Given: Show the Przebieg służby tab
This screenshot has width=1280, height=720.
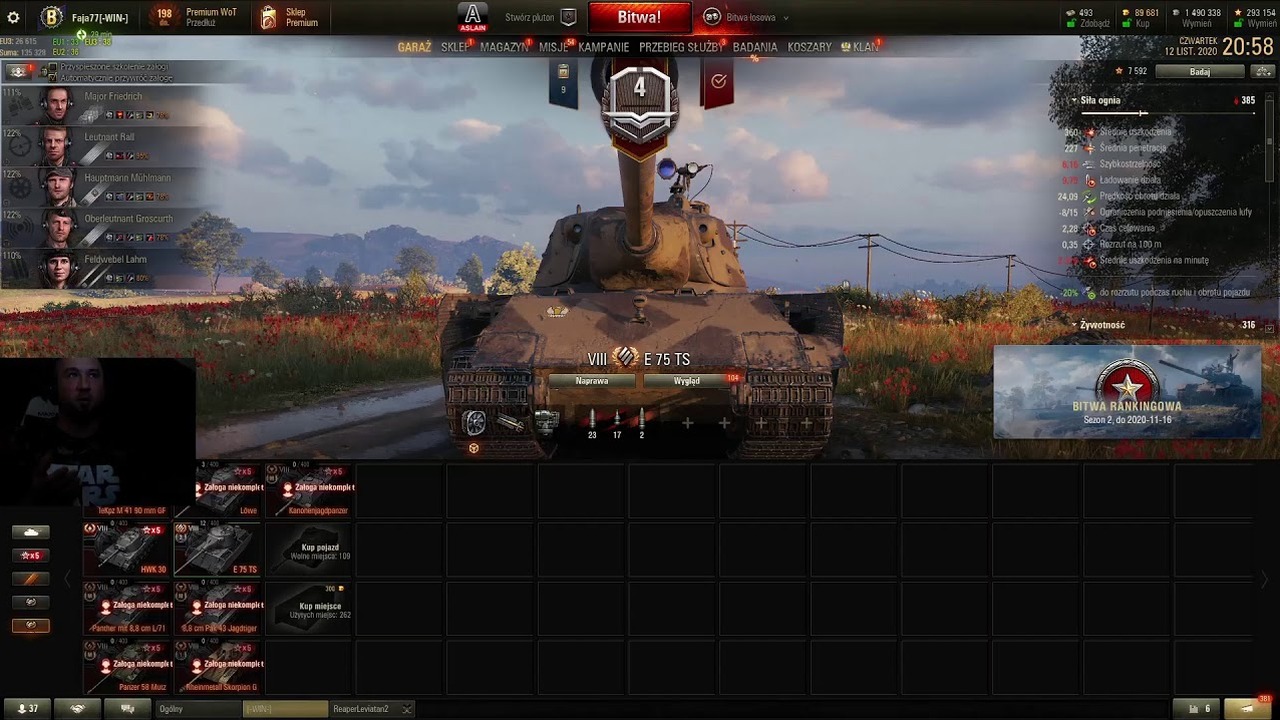Looking at the screenshot, I should coord(681,47).
